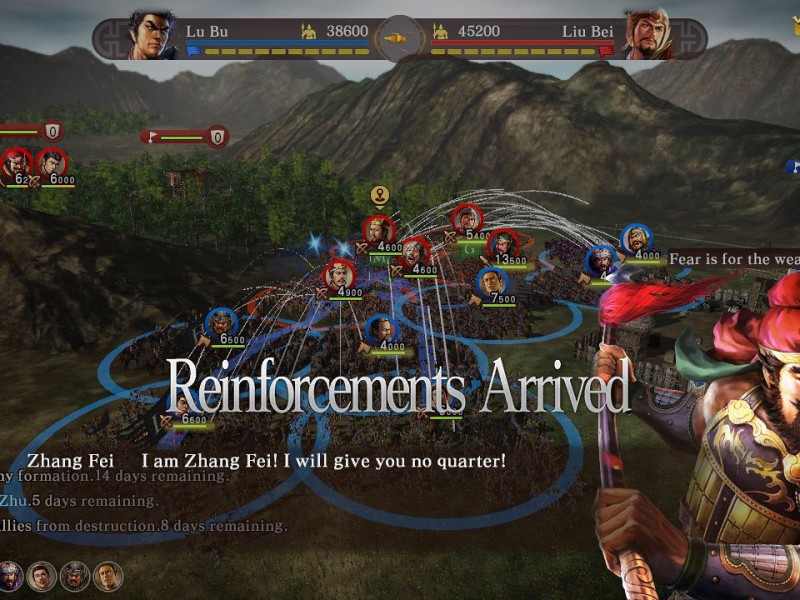Pick the blue unit with 6500 troops
This screenshot has width=800, height=600.
[220, 324]
